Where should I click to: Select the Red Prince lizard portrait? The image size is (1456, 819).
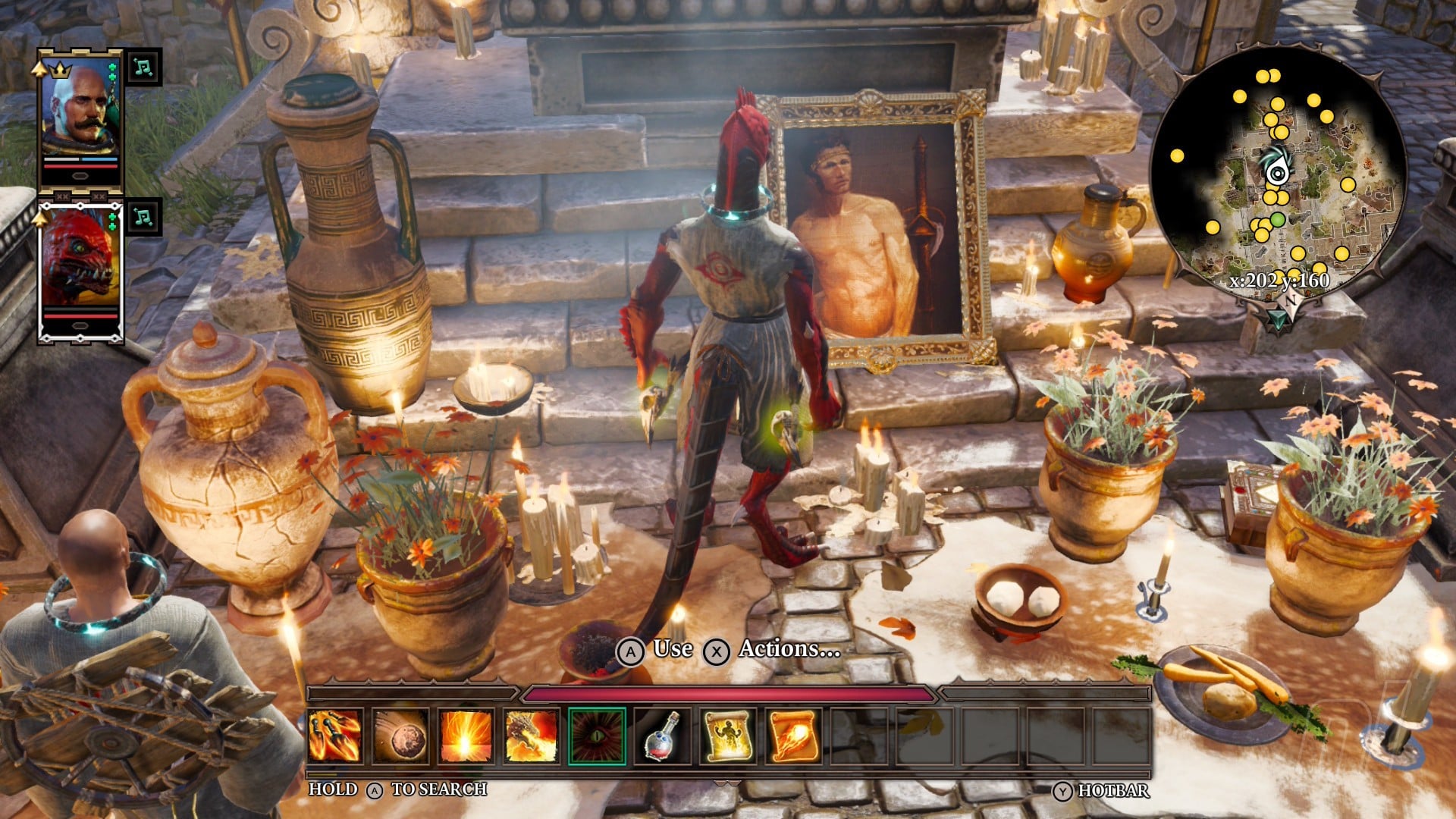80,262
